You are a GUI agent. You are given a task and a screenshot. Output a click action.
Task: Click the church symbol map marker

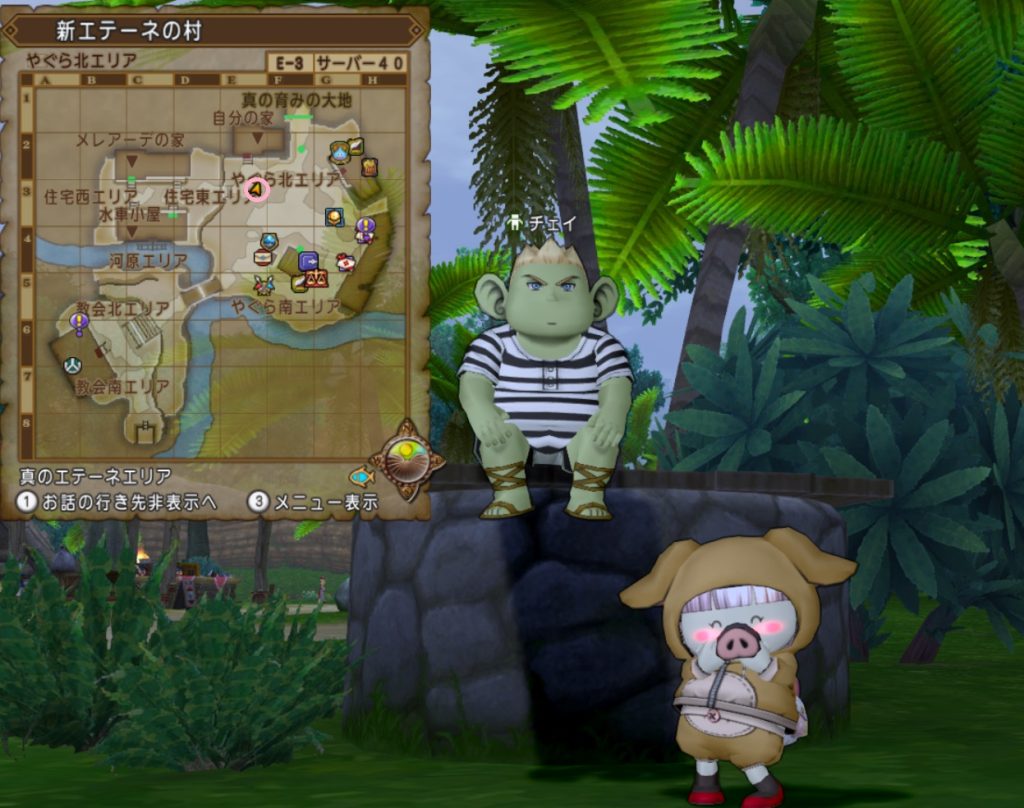click(72, 366)
